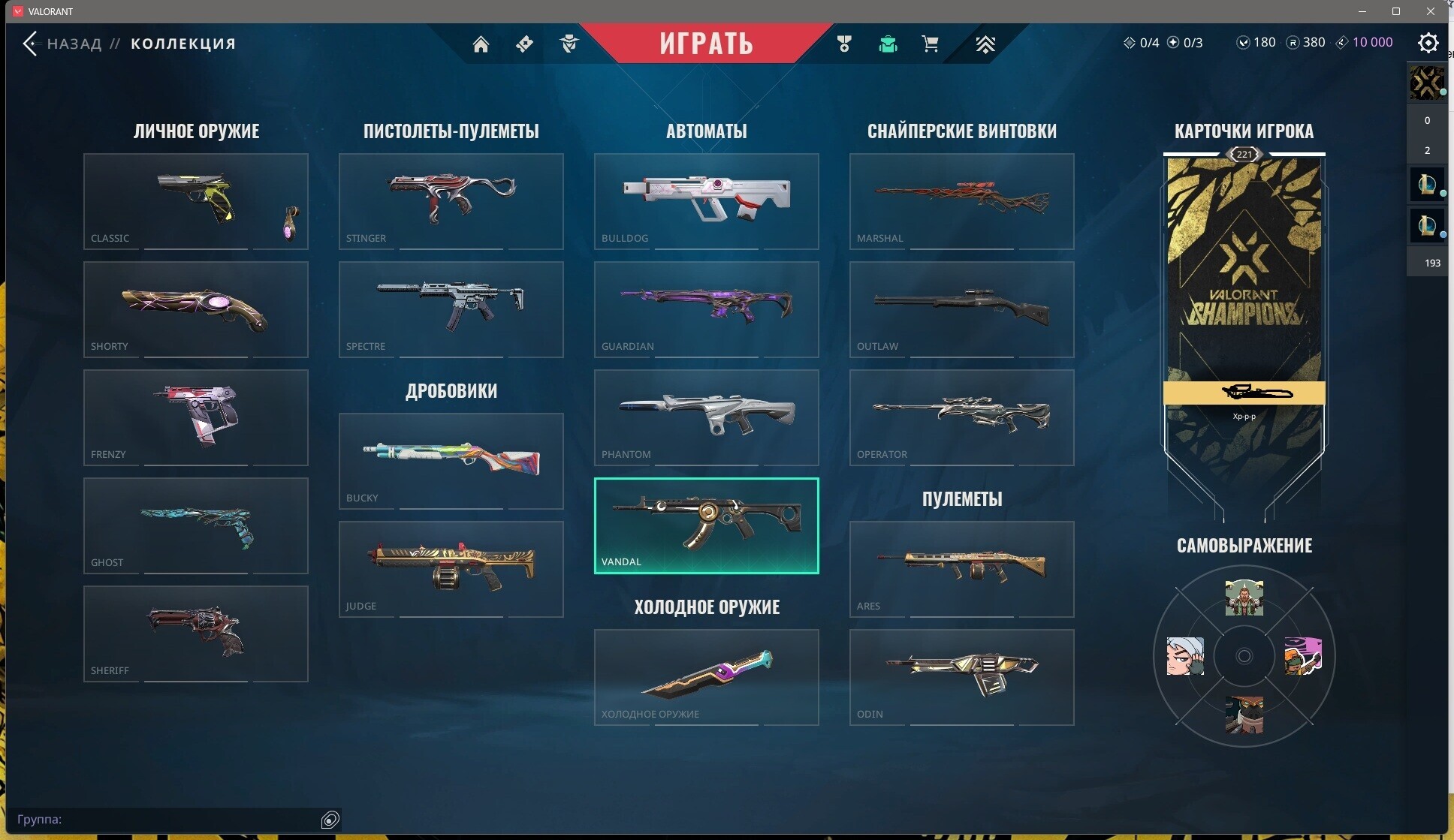1454x840 pixels.
Task: Go back using the НАЗАД arrow
Action: [x=31, y=44]
